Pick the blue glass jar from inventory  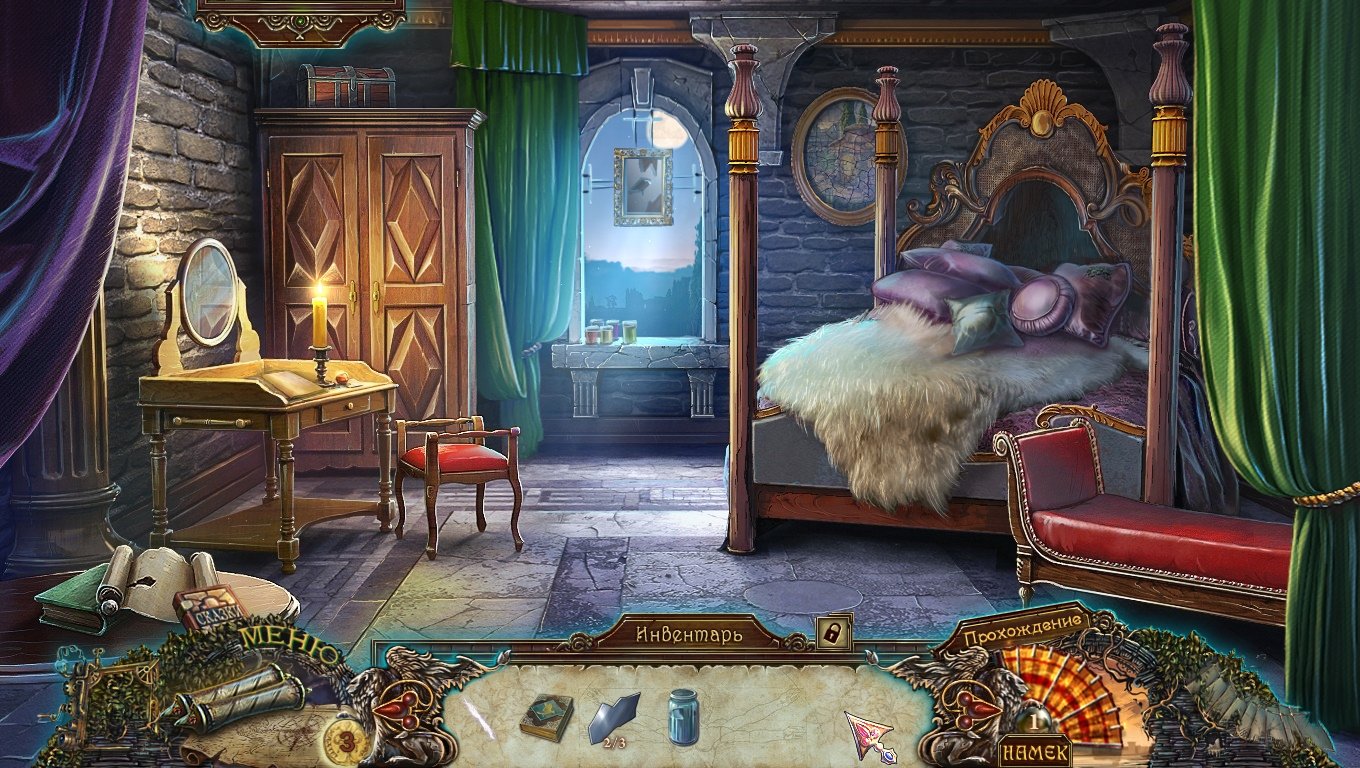(x=683, y=716)
